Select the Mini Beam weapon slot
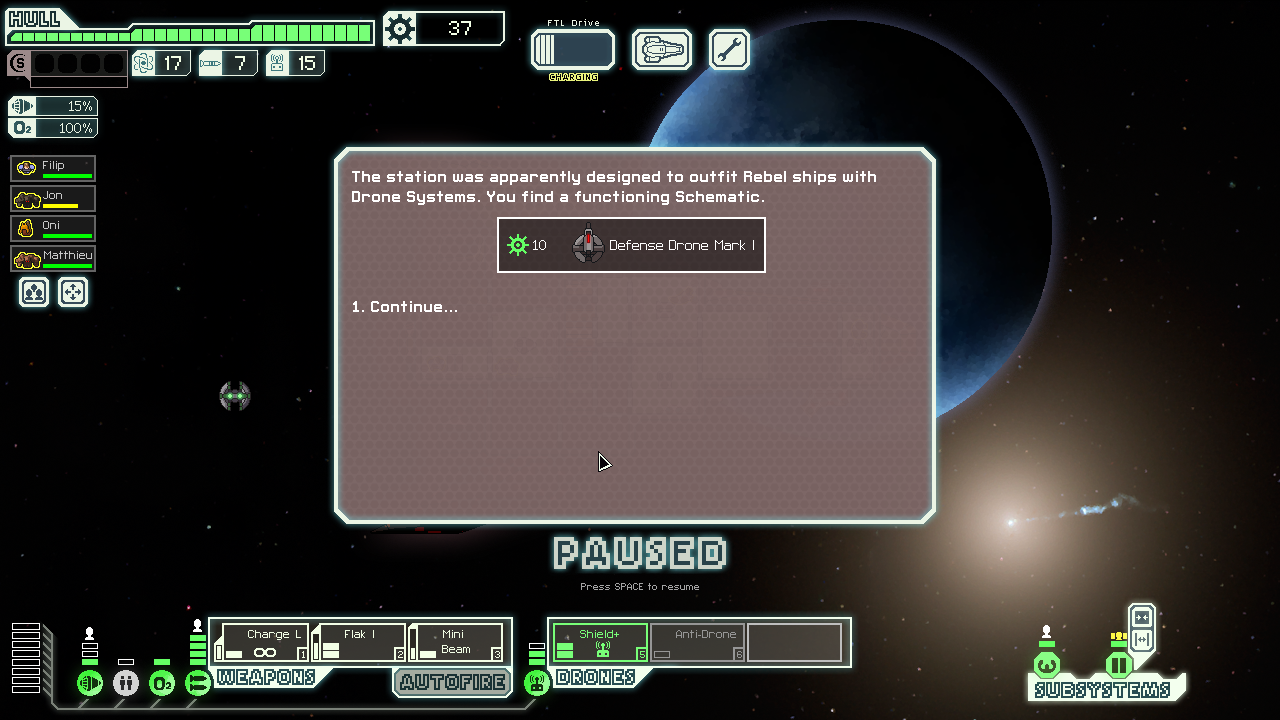1280x720 pixels. point(455,642)
